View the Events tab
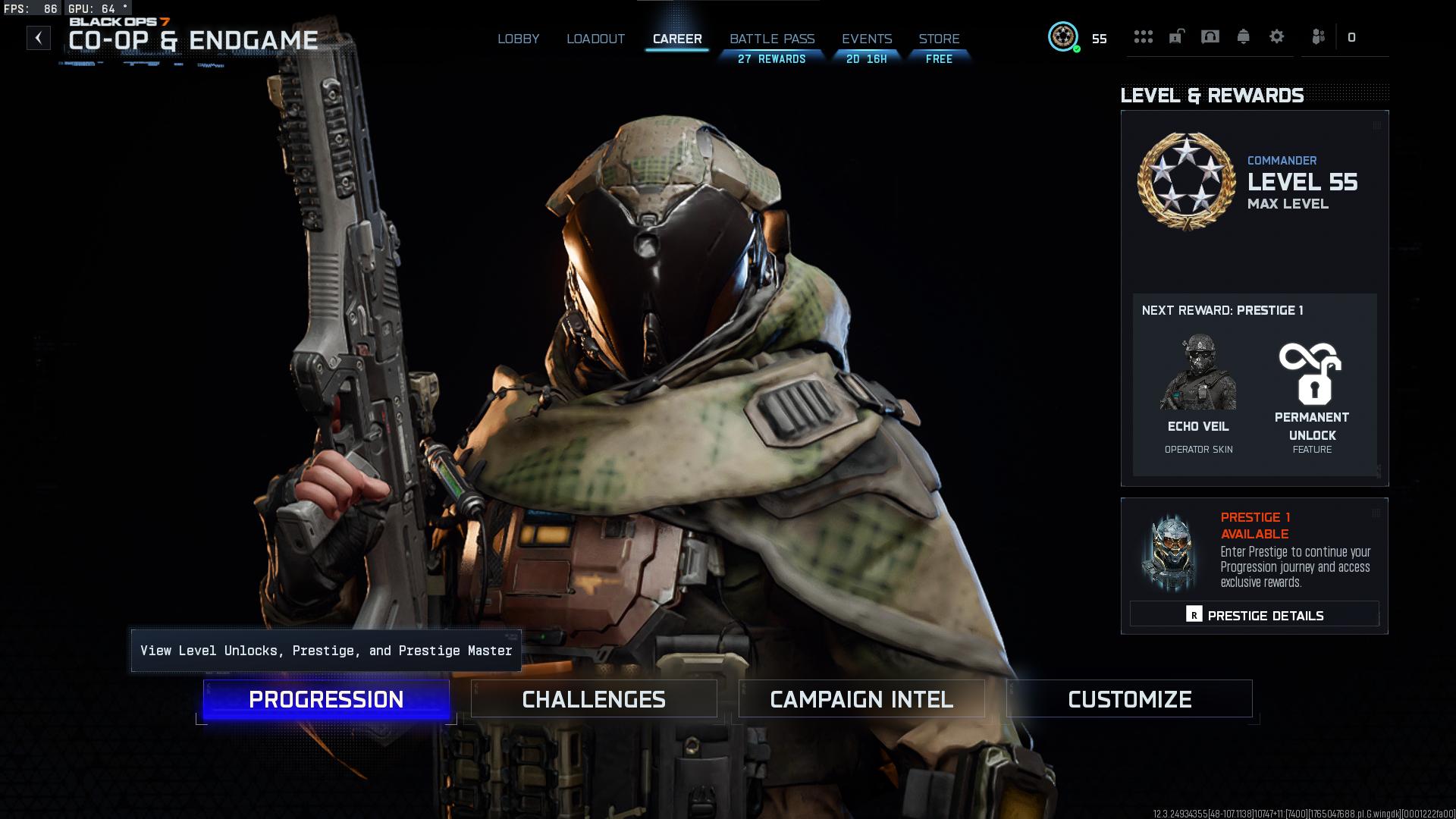The width and height of the screenshot is (1456, 819). point(867,39)
